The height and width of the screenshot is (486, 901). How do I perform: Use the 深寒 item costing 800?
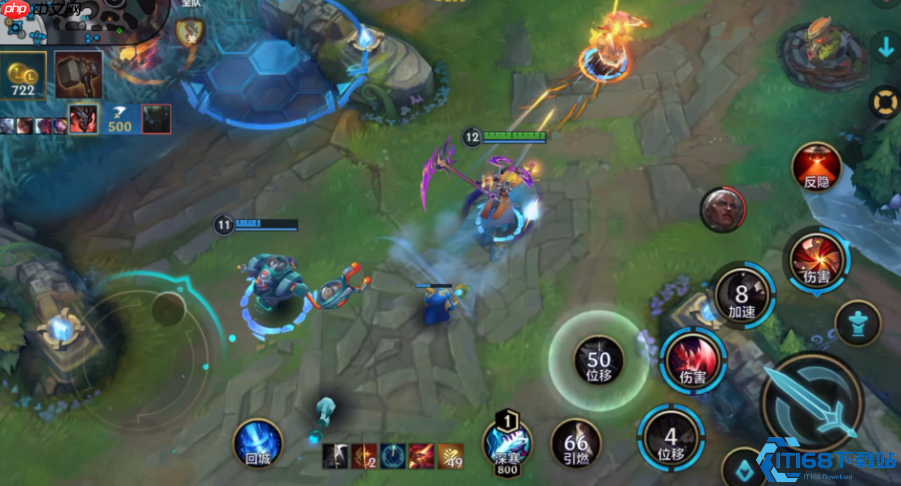507,444
